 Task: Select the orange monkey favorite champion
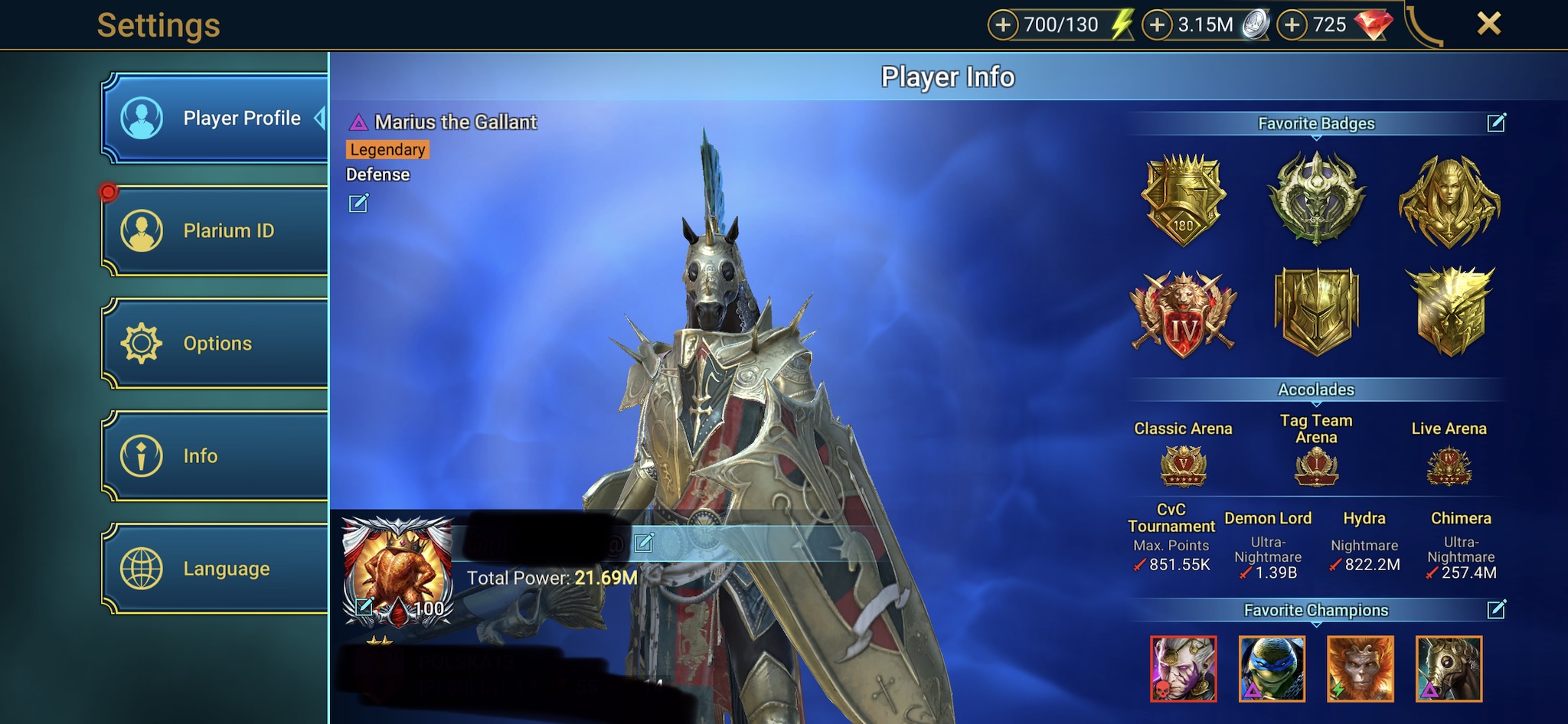click(x=1361, y=669)
